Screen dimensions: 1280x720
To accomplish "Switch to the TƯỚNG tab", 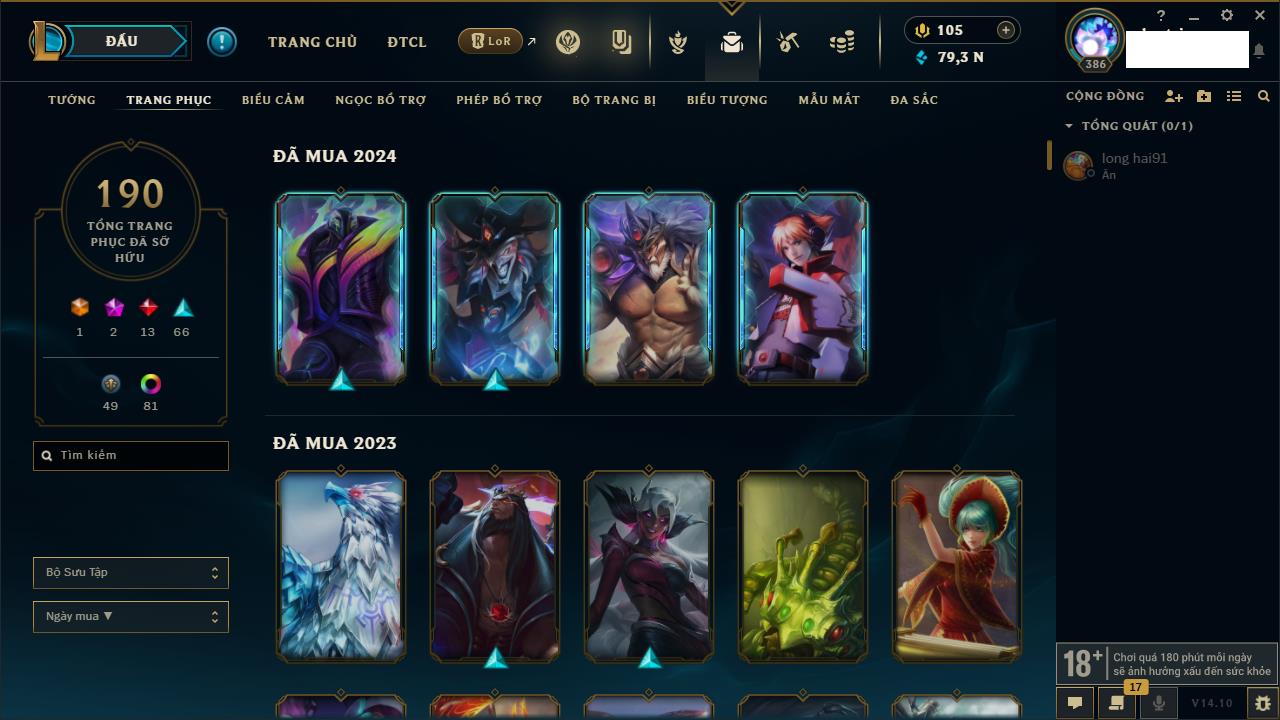I will (x=72, y=100).
